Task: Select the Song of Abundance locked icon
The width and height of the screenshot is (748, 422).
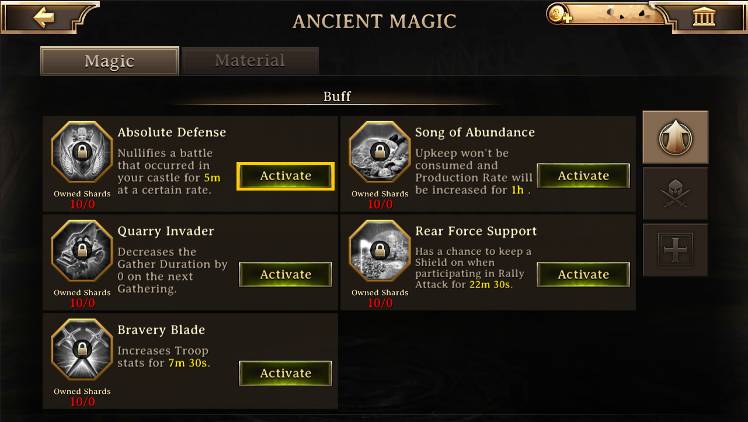Action: (x=379, y=152)
